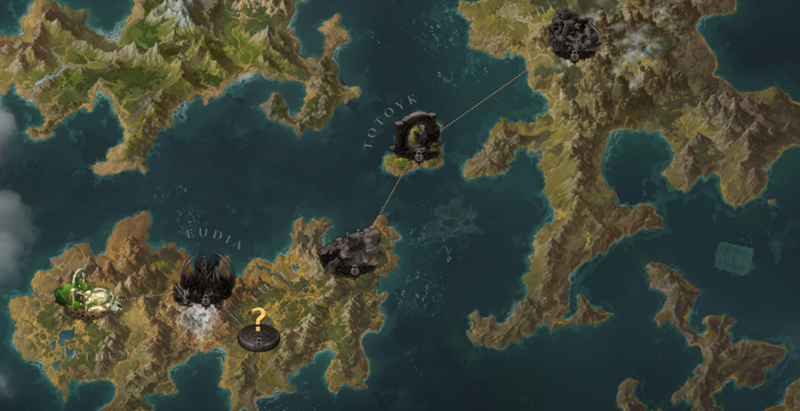Select the locked dark citadel on the northeast continent

(574, 37)
